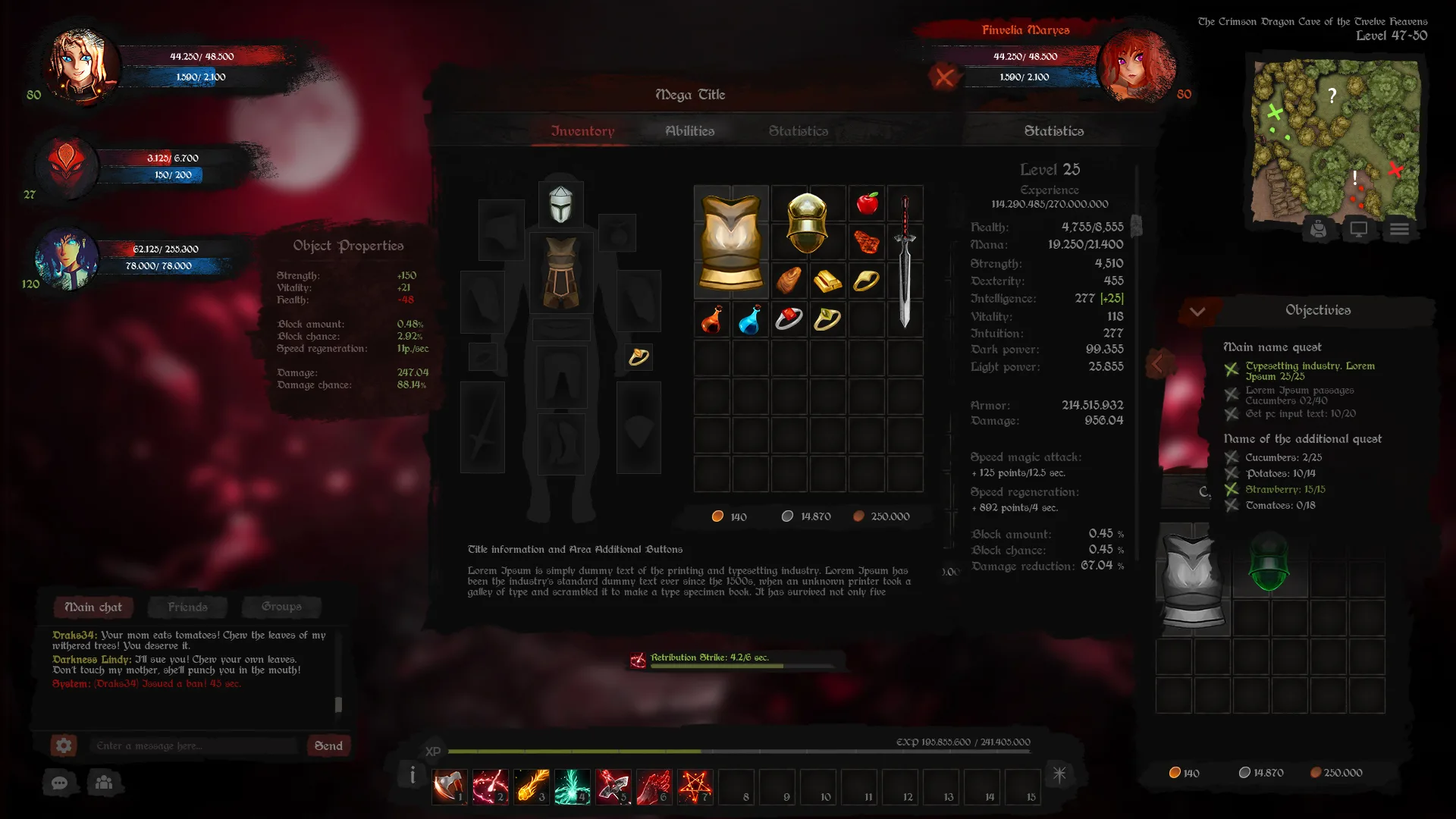
Task: Open the Inventory tab
Action: (x=582, y=131)
